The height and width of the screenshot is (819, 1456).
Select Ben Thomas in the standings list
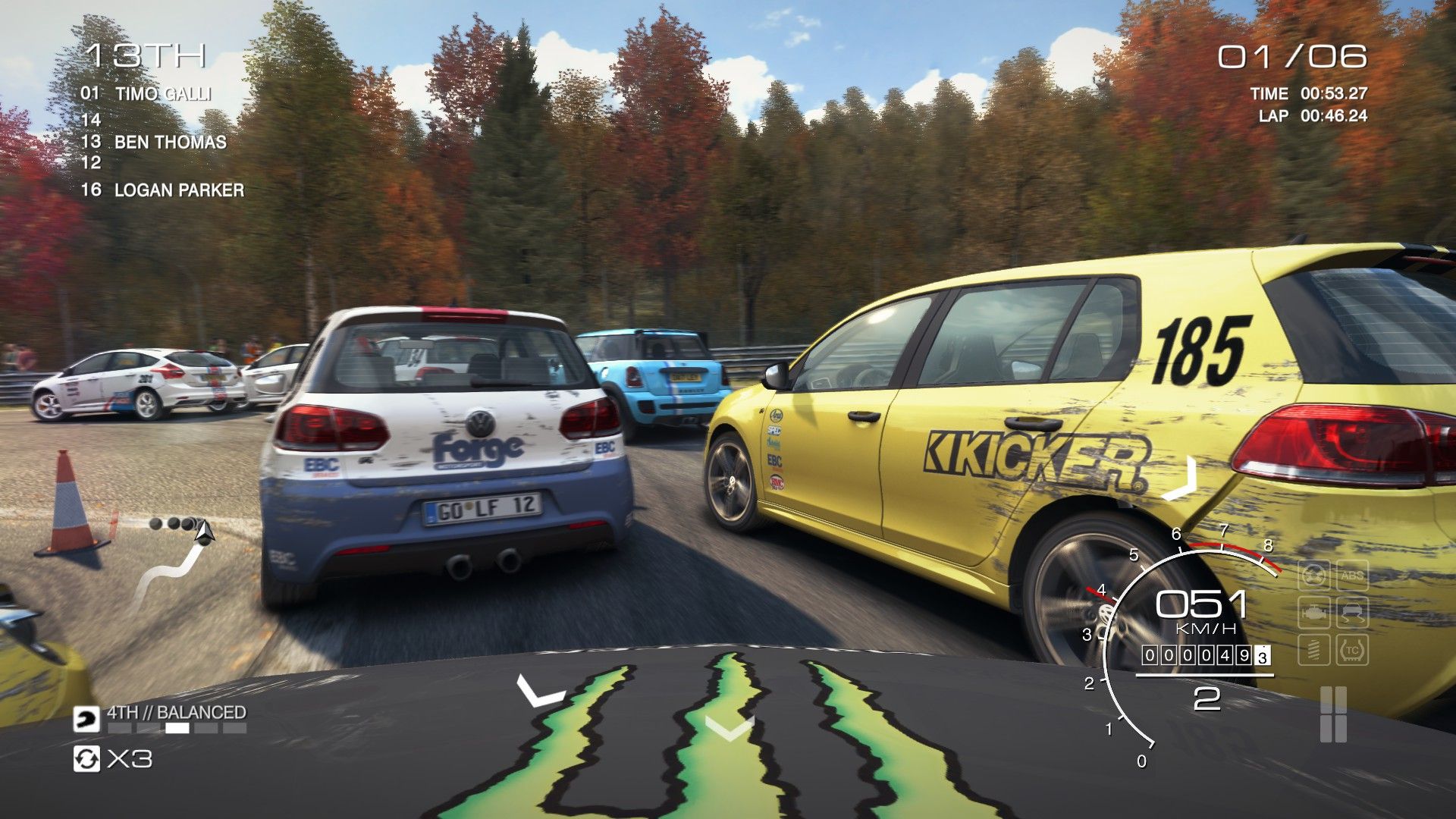[170, 142]
